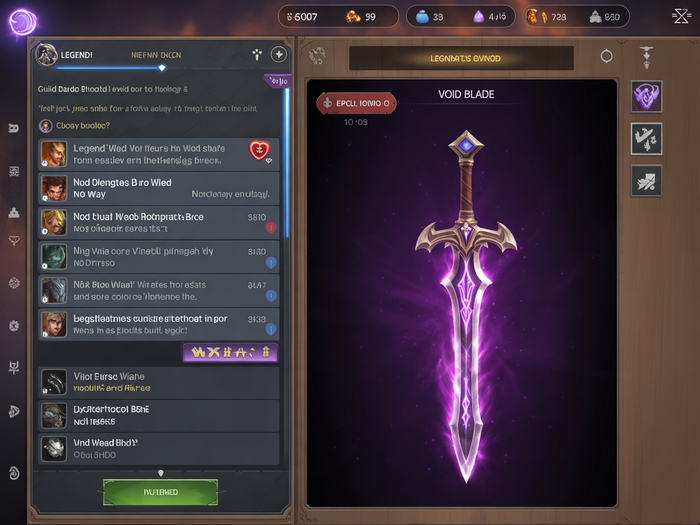Screen dimensions: 700x525
Task: Click the purple rune banner button
Action: coord(230,352)
